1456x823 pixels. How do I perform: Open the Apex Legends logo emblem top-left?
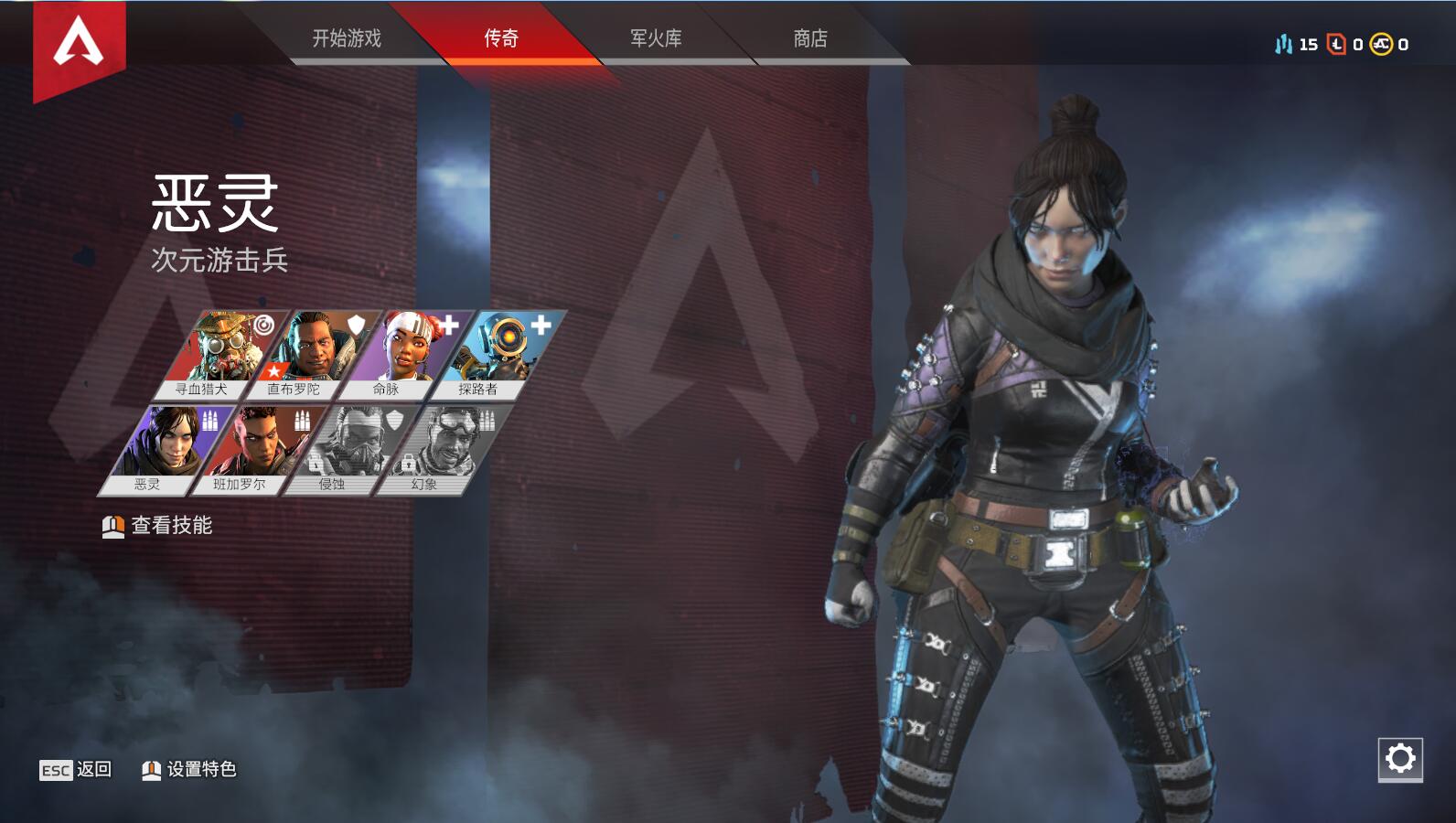[x=78, y=41]
